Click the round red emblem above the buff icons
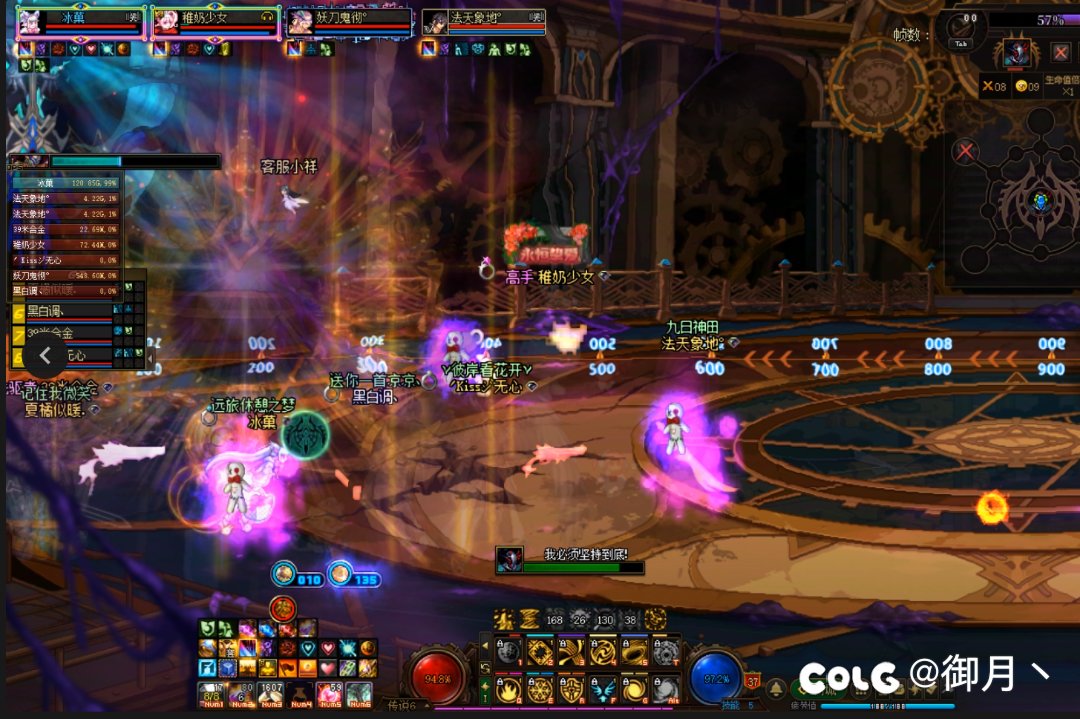The image size is (1080, 719). click(283, 608)
